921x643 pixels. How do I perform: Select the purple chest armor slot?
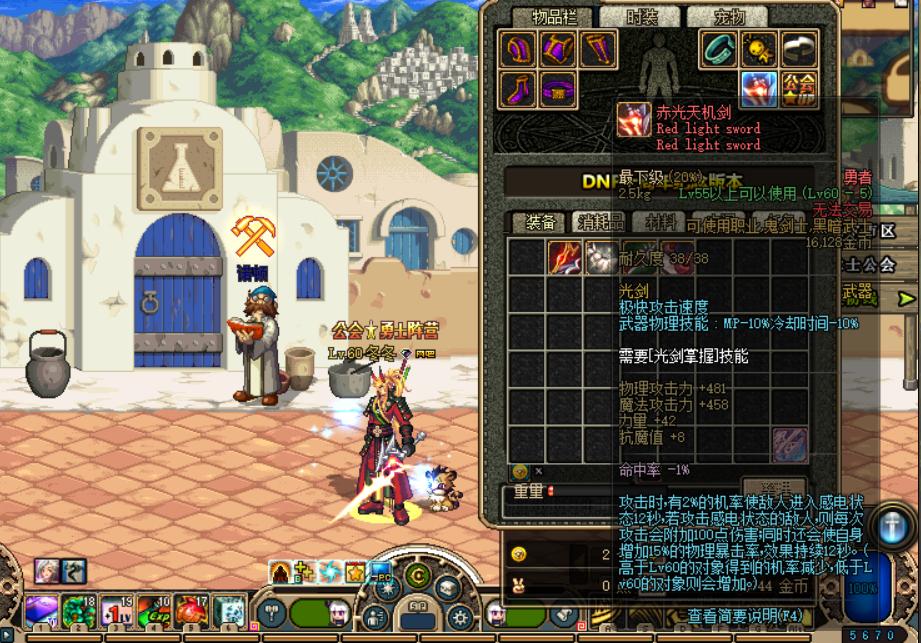point(558,48)
